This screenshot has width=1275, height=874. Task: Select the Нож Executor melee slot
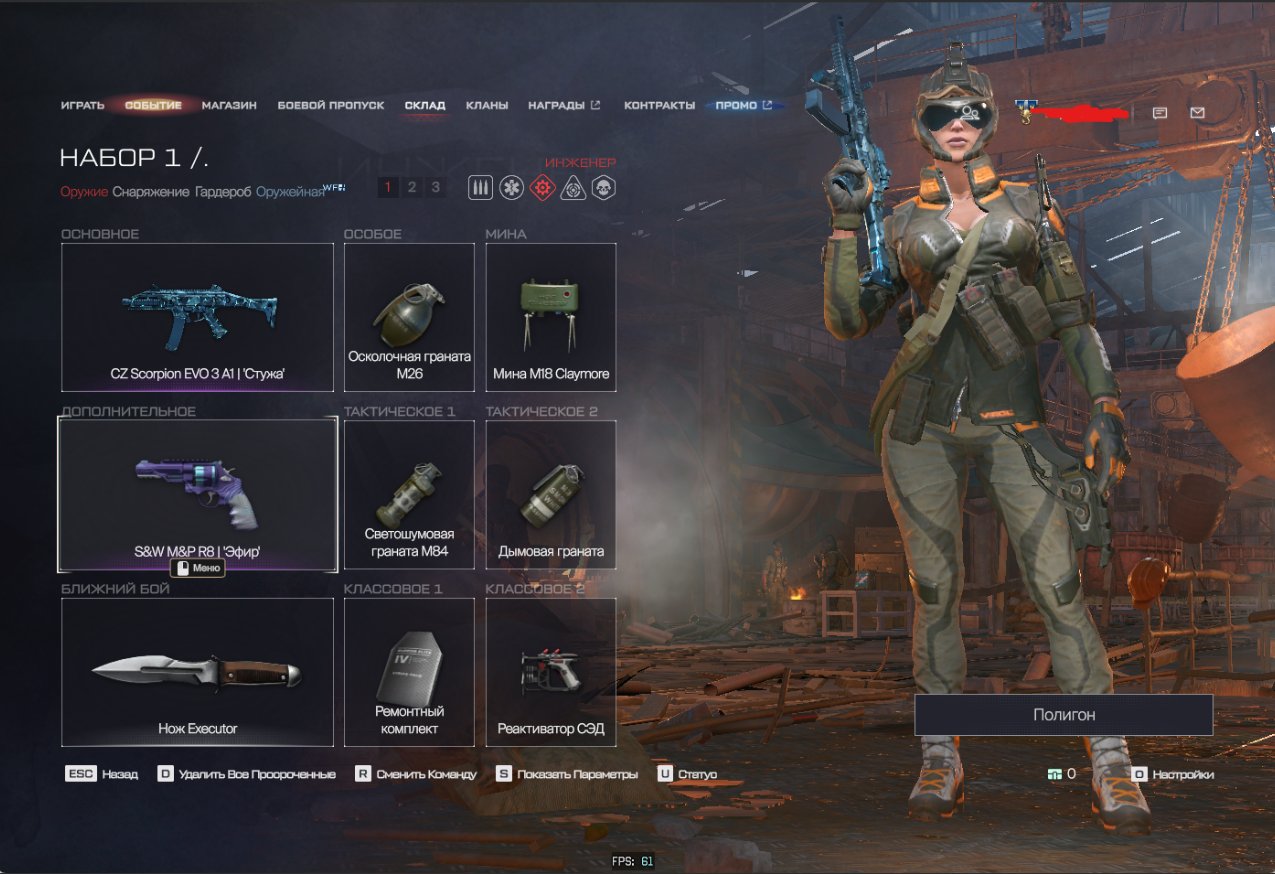197,672
